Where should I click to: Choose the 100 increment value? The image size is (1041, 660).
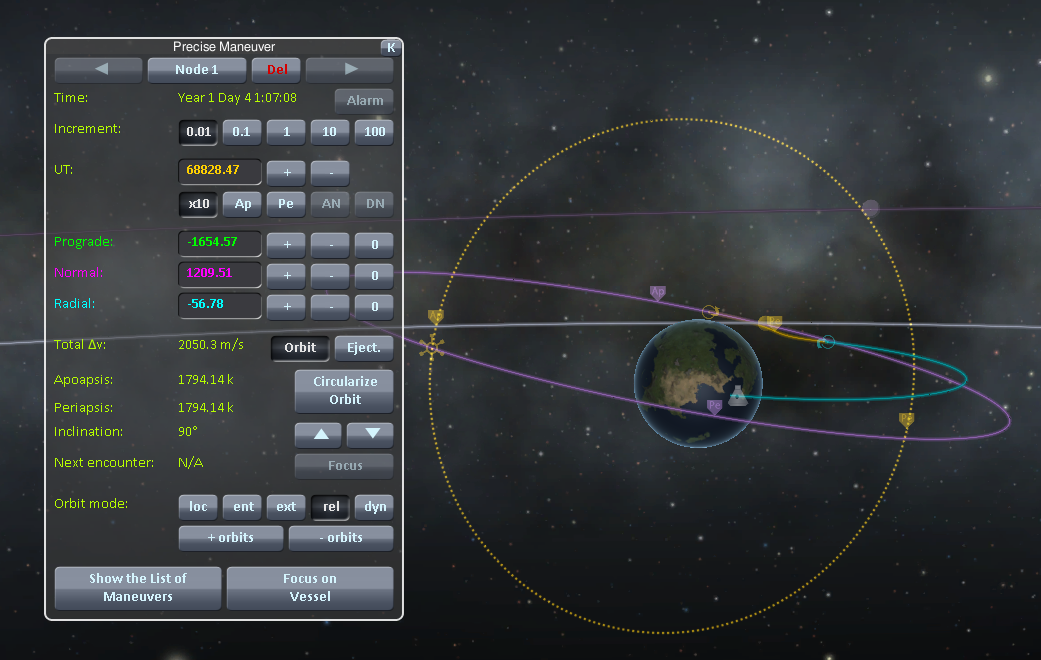tap(374, 132)
